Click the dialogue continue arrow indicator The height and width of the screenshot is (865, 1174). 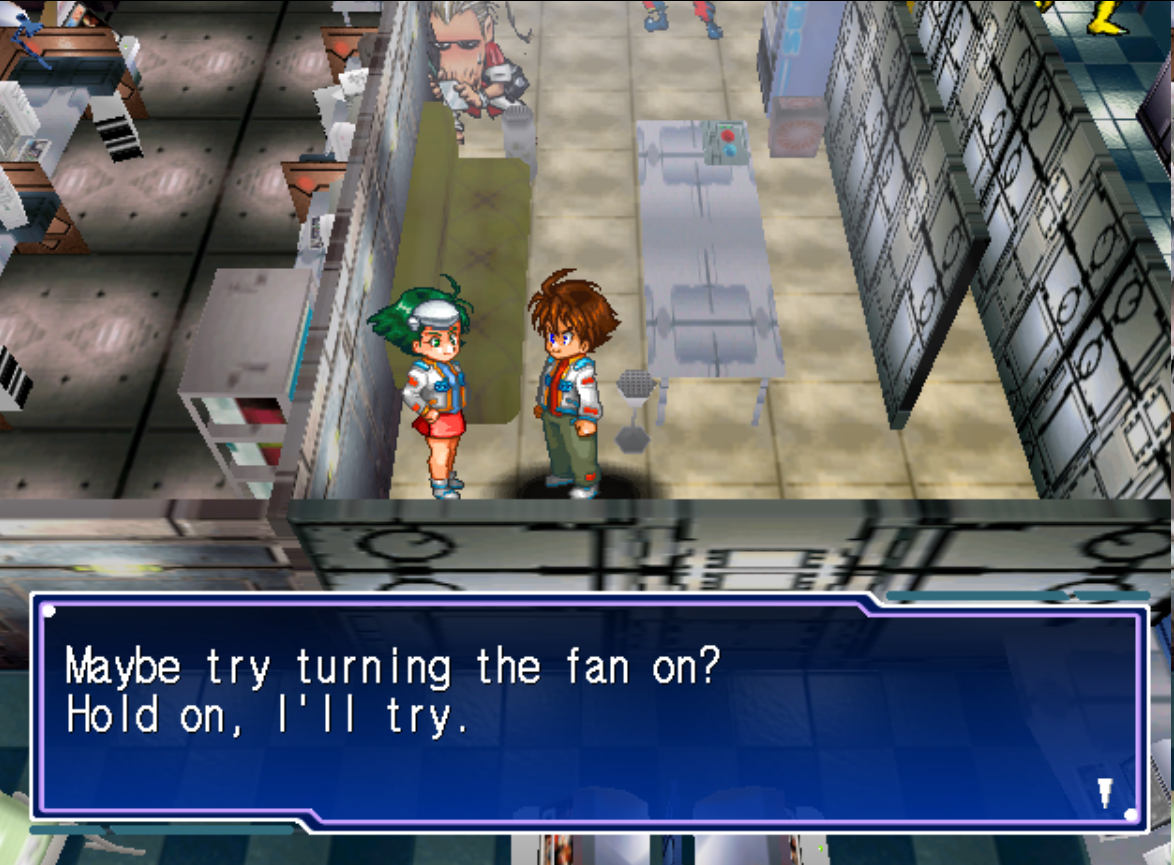(1104, 793)
